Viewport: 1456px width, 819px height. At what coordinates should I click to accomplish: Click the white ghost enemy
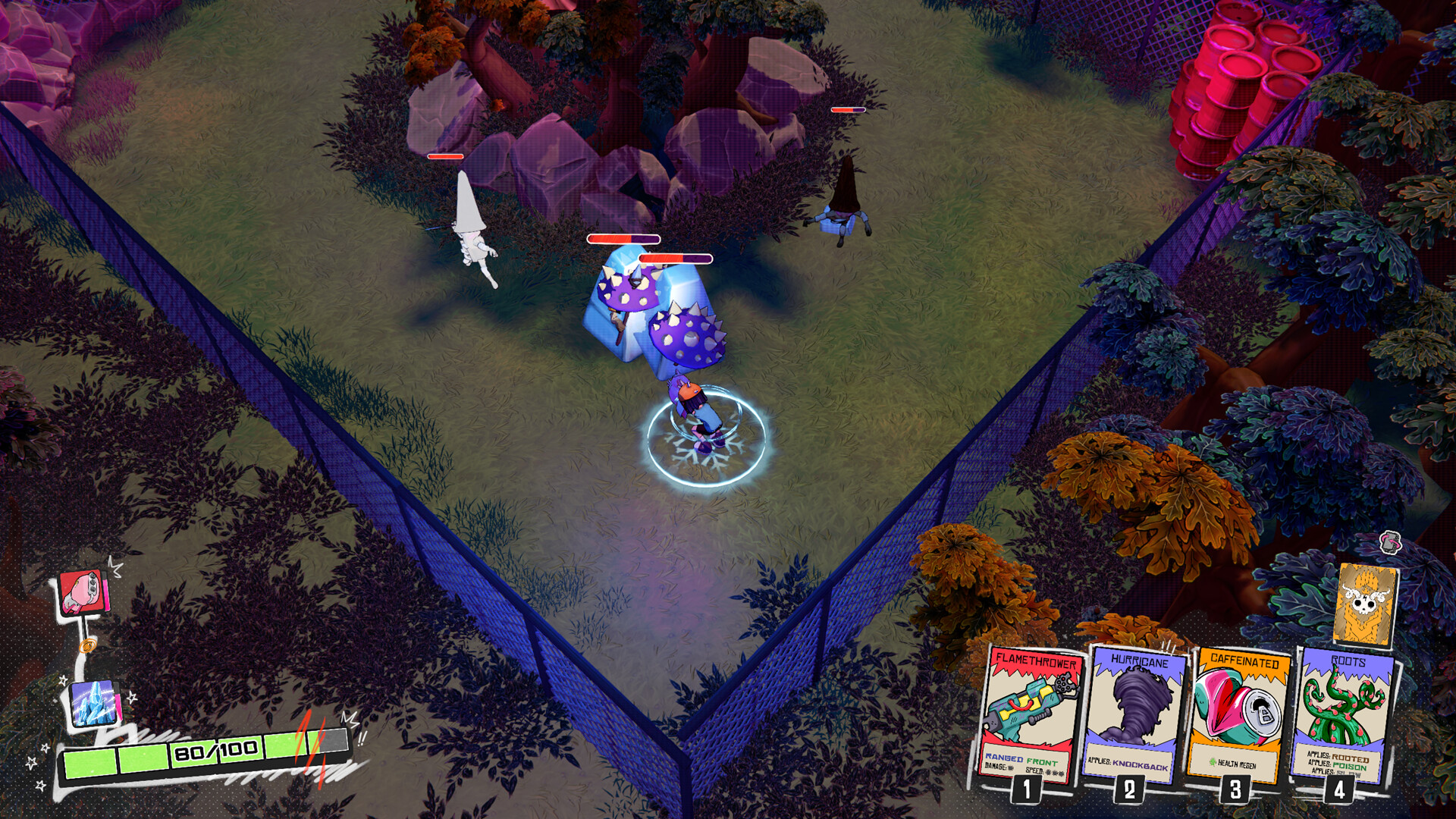(x=470, y=227)
